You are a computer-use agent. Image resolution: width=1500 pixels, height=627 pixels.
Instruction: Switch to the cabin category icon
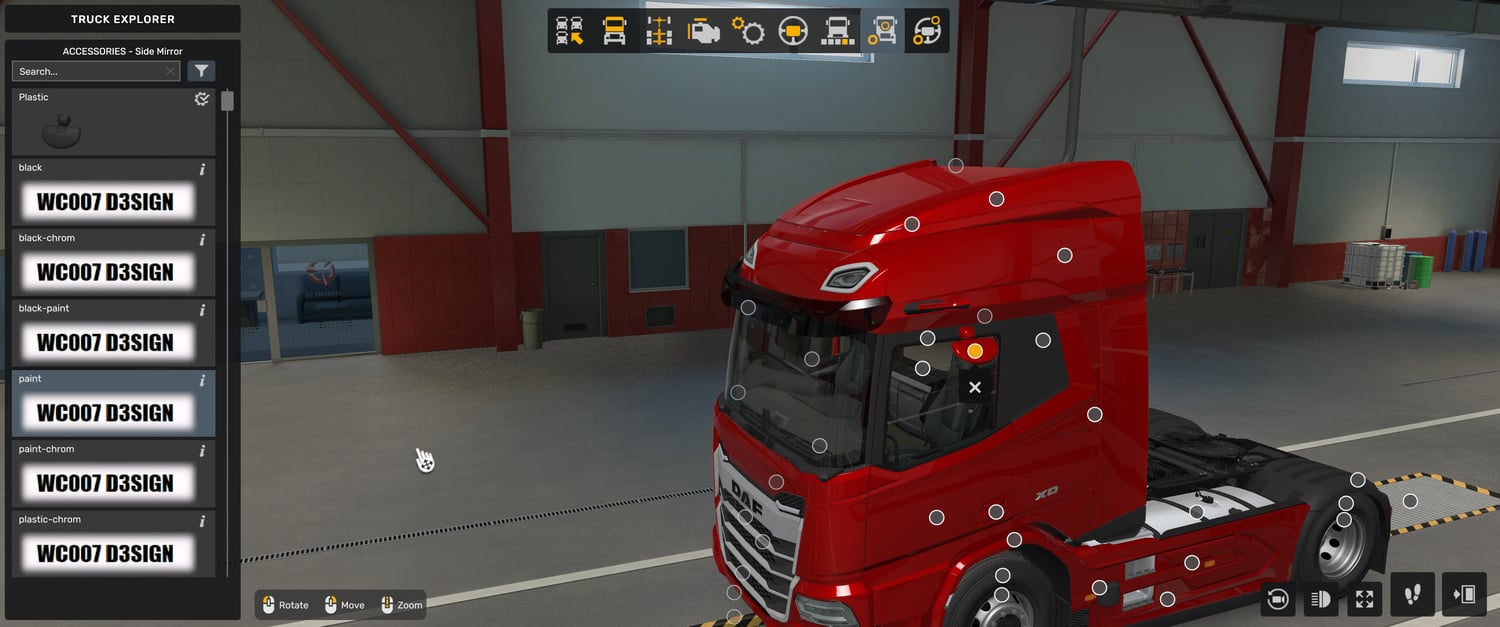pyautogui.click(x=614, y=31)
